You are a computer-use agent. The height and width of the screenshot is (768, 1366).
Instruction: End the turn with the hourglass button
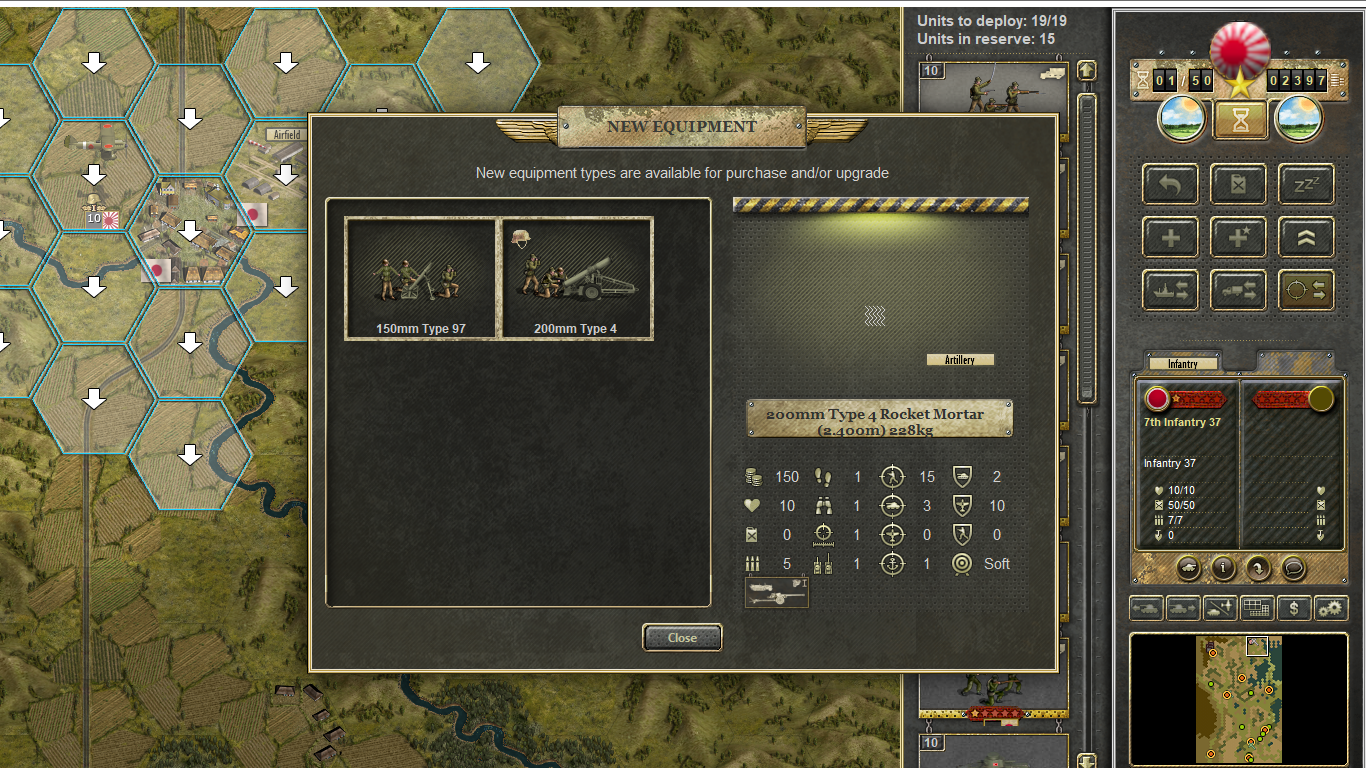coord(1240,120)
